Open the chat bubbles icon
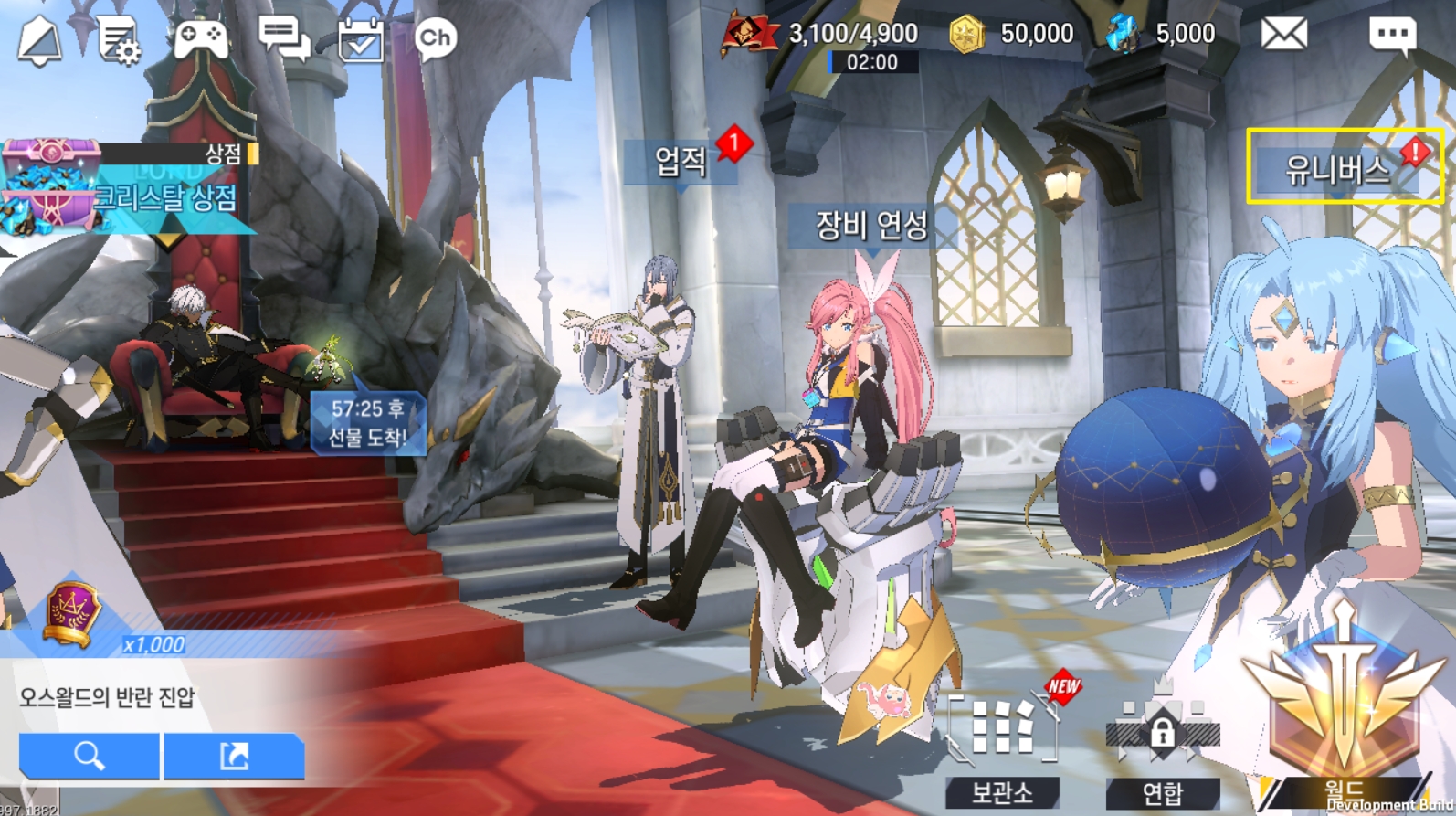Viewport: 1456px width, 816px height. pyautogui.click(x=283, y=38)
